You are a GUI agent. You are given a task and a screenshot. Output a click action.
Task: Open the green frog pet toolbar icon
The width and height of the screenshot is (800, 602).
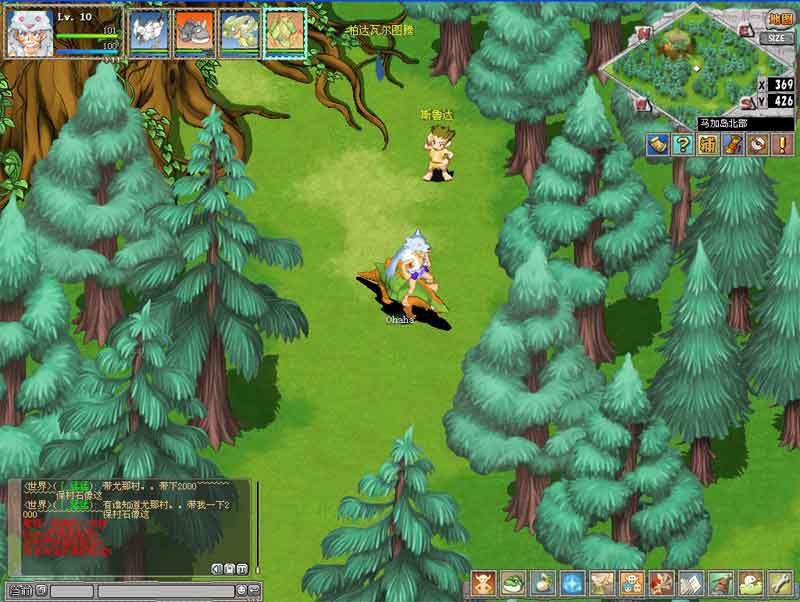coord(513,584)
